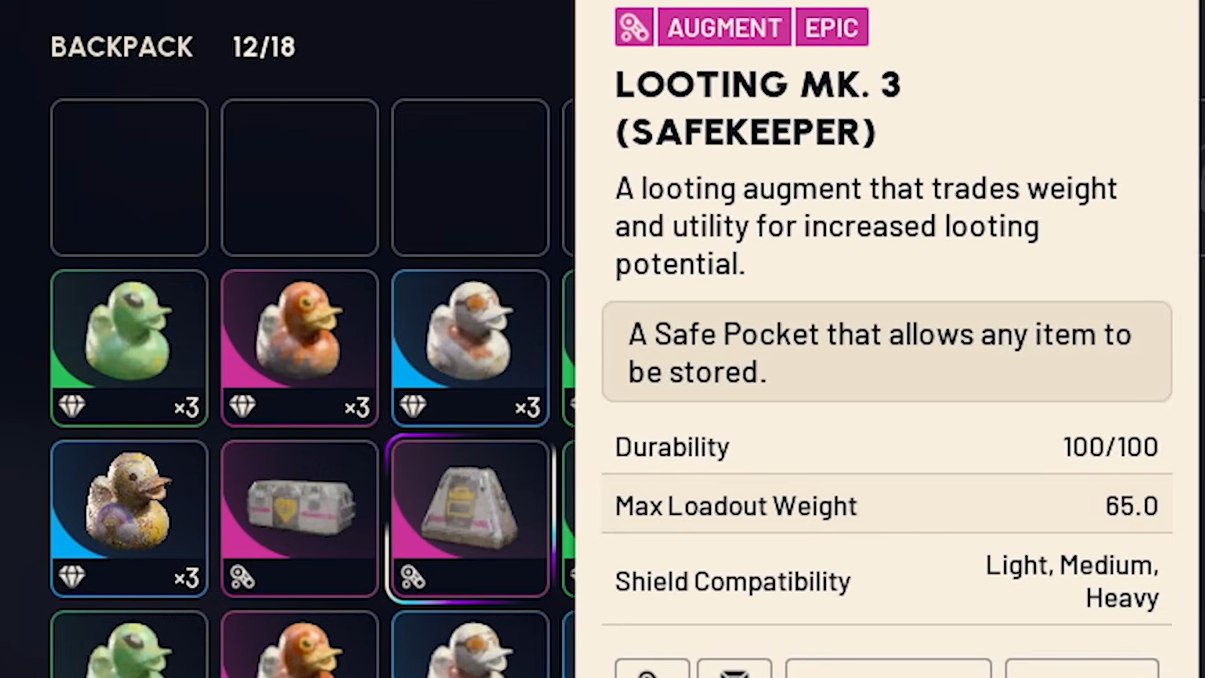Pick the flat grey augment case with heart
The height and width of the screenshot is (678, 1205).
click(299, 518)
